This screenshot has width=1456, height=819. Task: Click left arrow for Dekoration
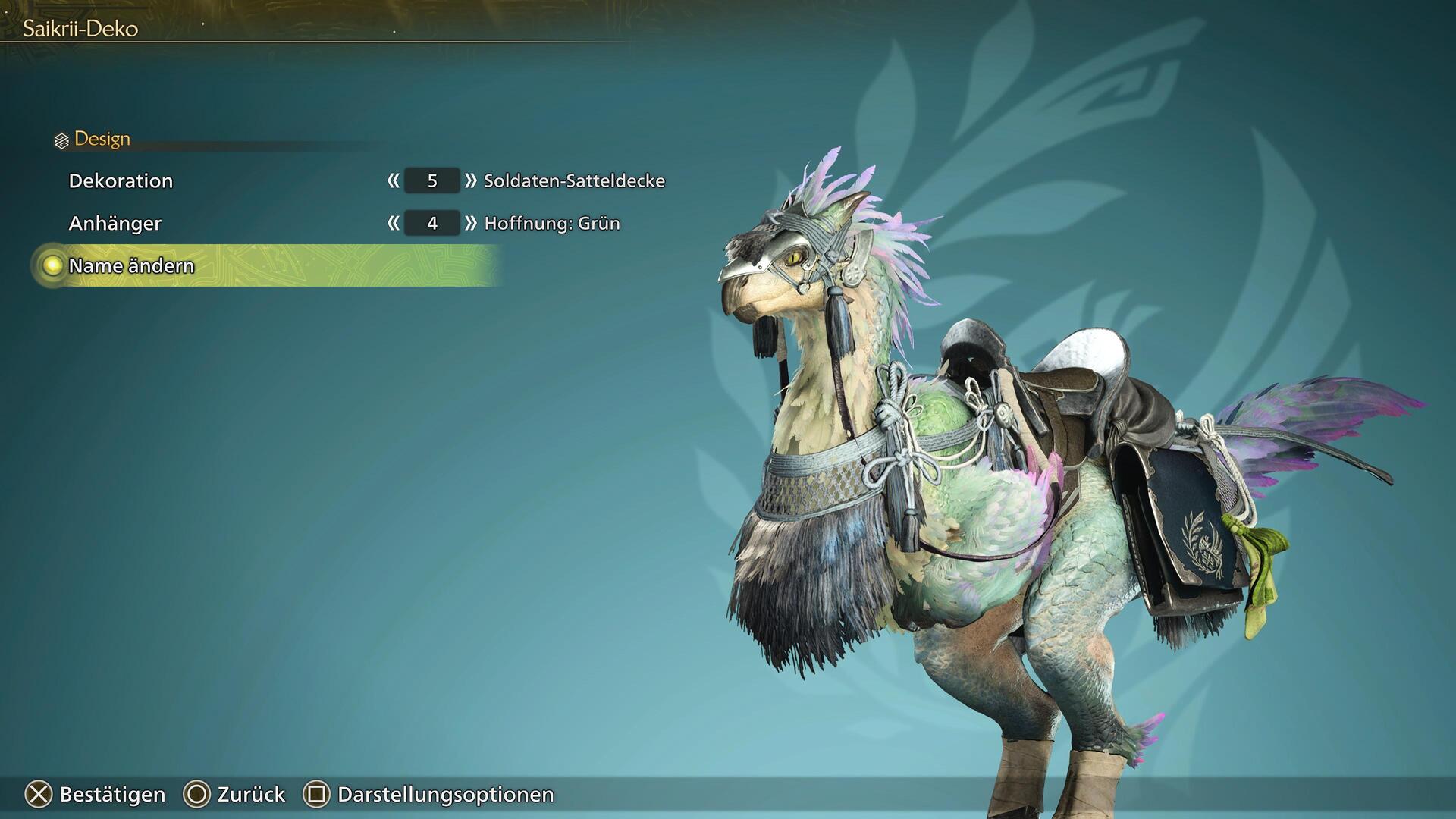[393, 181]
